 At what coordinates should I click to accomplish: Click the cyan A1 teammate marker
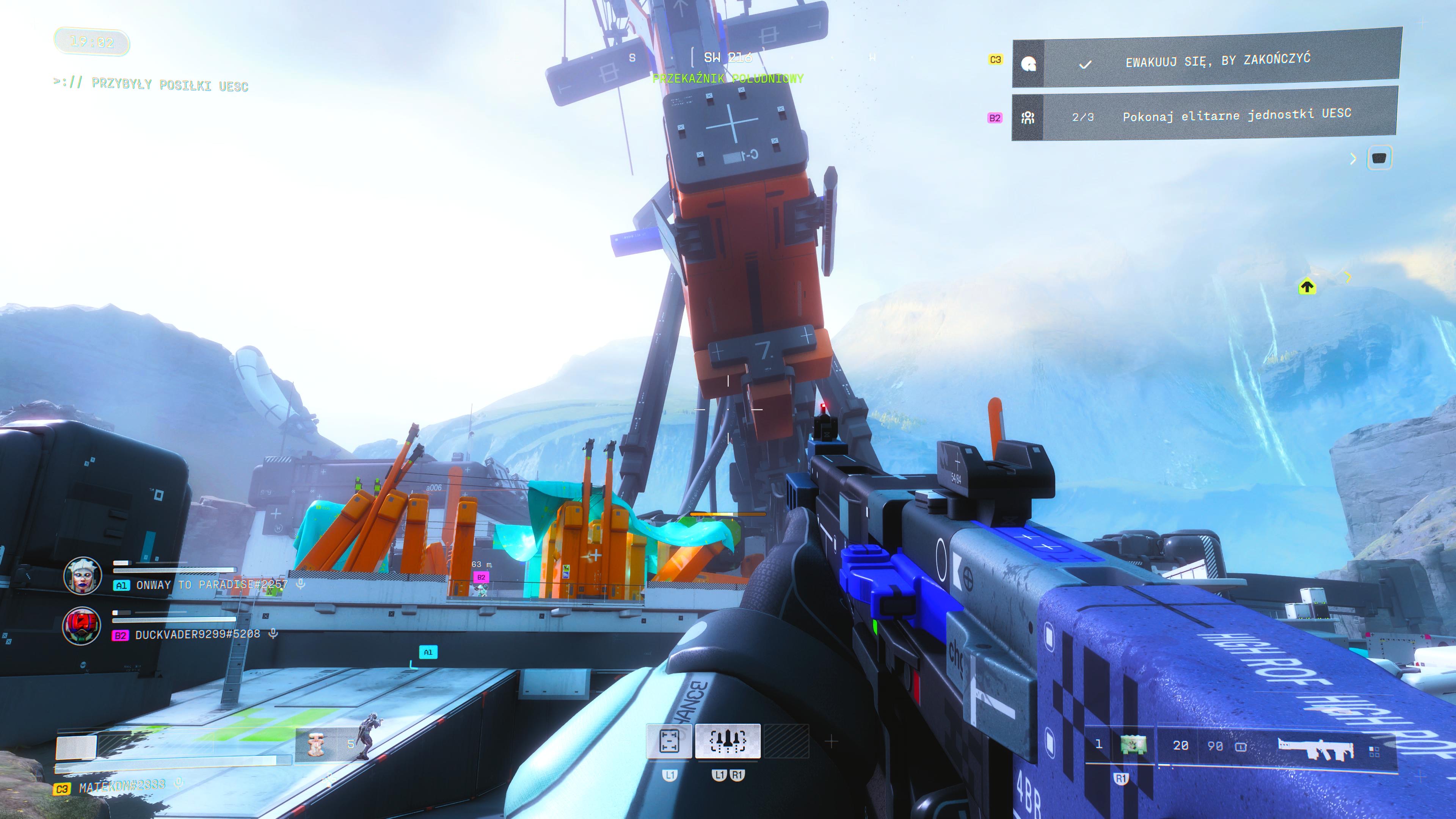pyautogui.click(x=428, y=652)
